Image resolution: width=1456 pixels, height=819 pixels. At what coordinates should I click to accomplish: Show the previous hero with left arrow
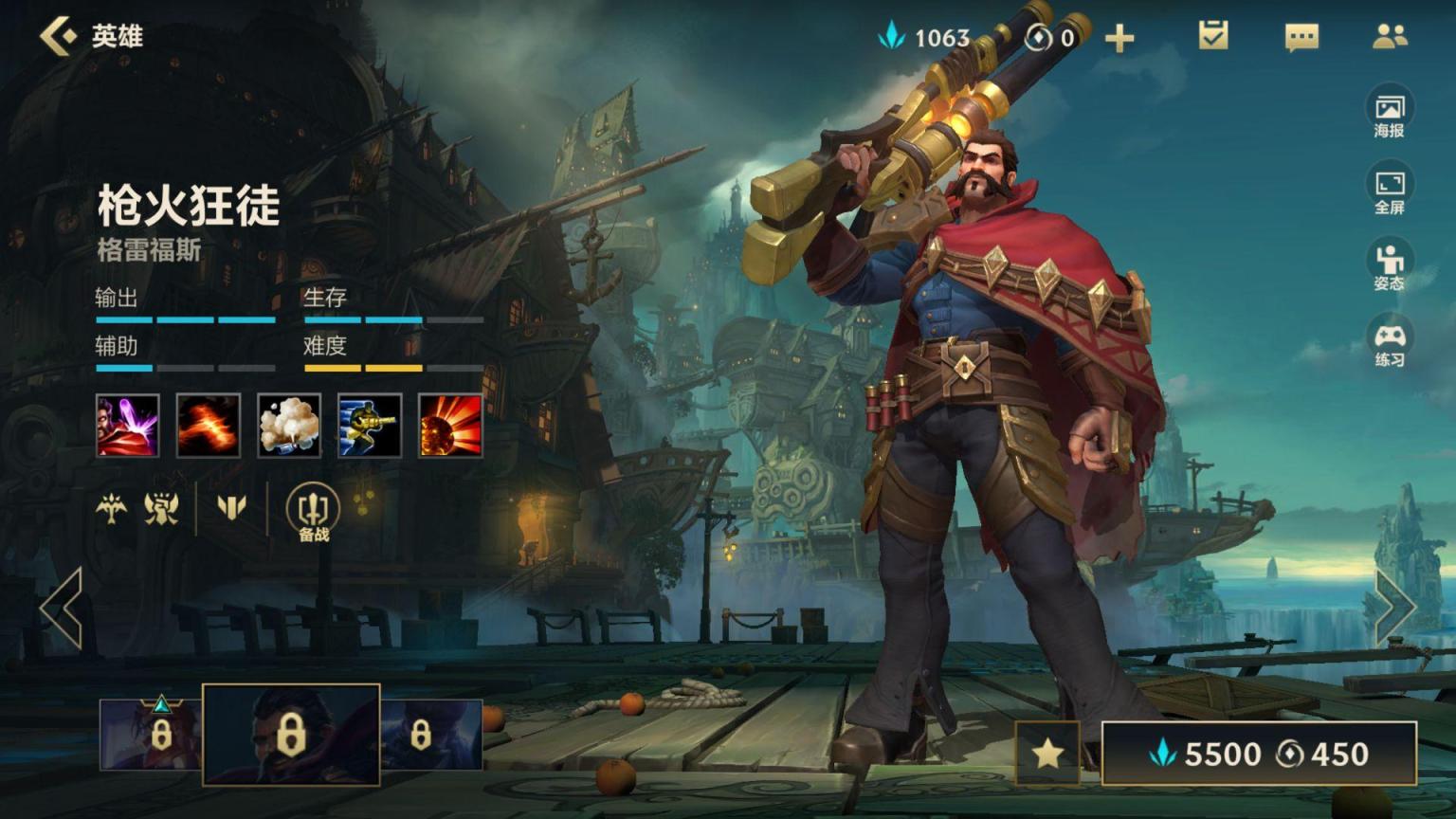(x=62, y=609)
